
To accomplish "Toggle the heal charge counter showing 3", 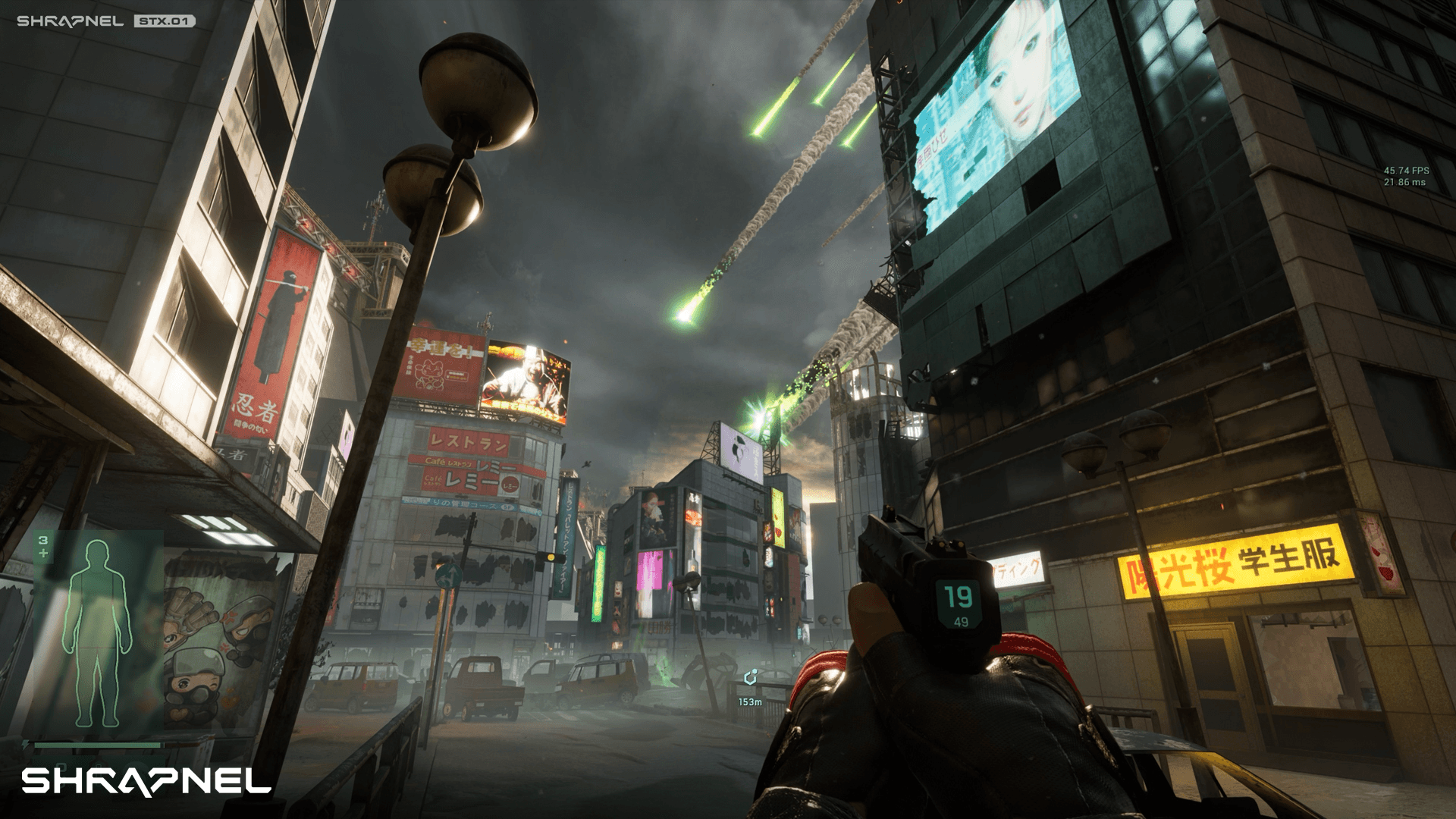I will tap(42, 538).
